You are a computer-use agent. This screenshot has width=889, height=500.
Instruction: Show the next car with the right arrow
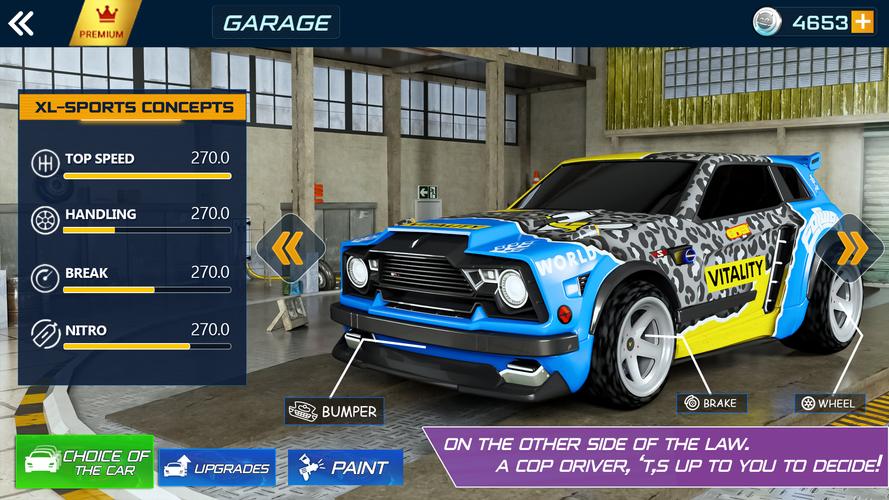click(852, 249)
